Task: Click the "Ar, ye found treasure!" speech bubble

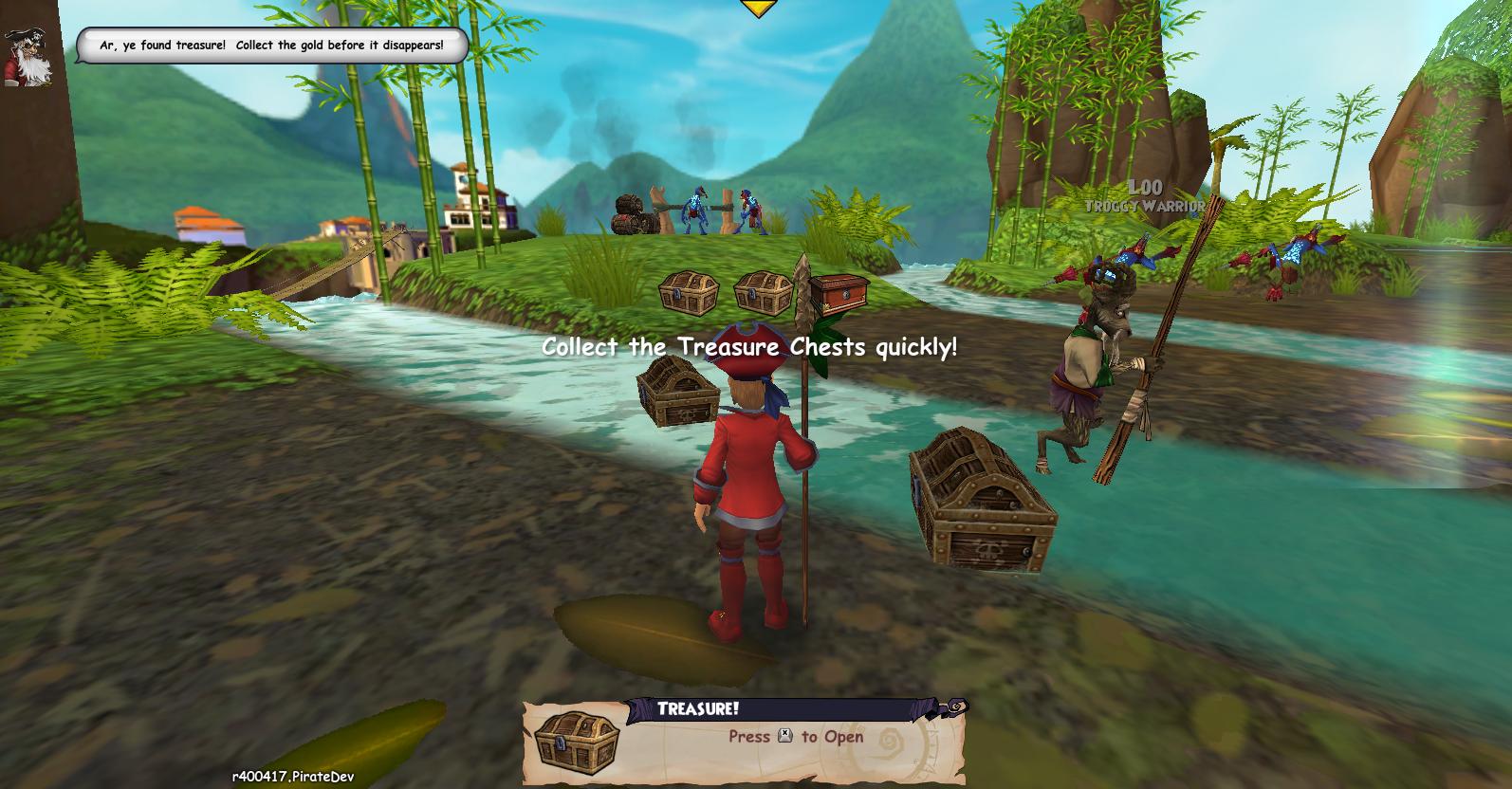Action: (x=271, y=46)
